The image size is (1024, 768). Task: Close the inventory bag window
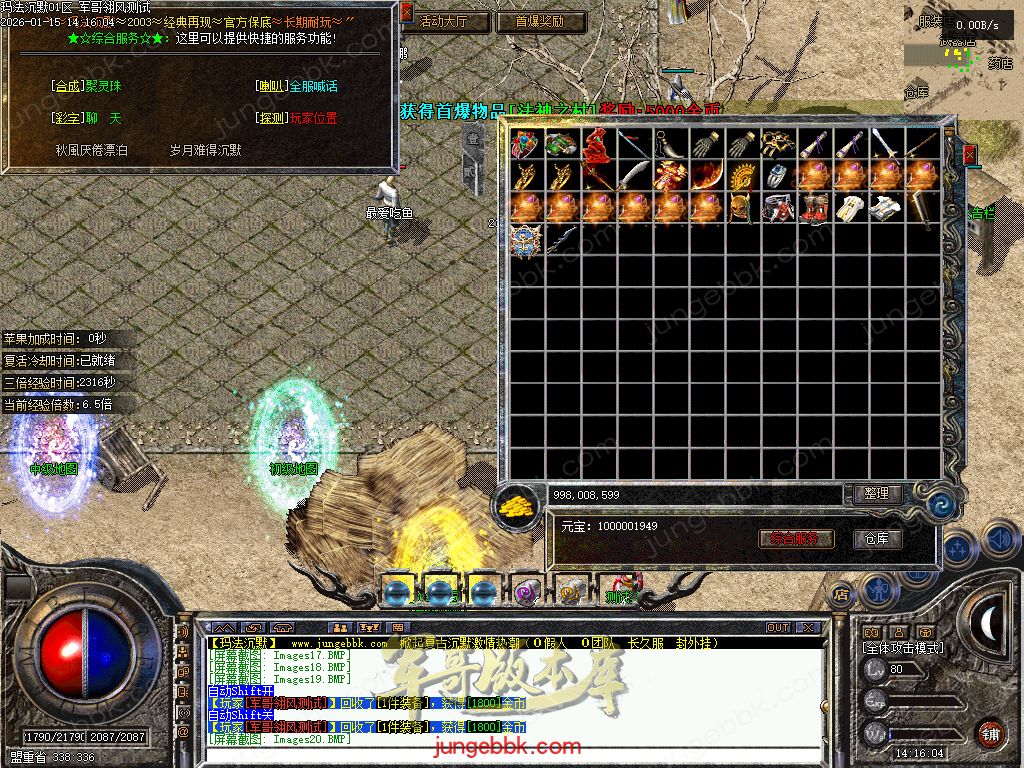pyautogui.click(x=968, y=154)
